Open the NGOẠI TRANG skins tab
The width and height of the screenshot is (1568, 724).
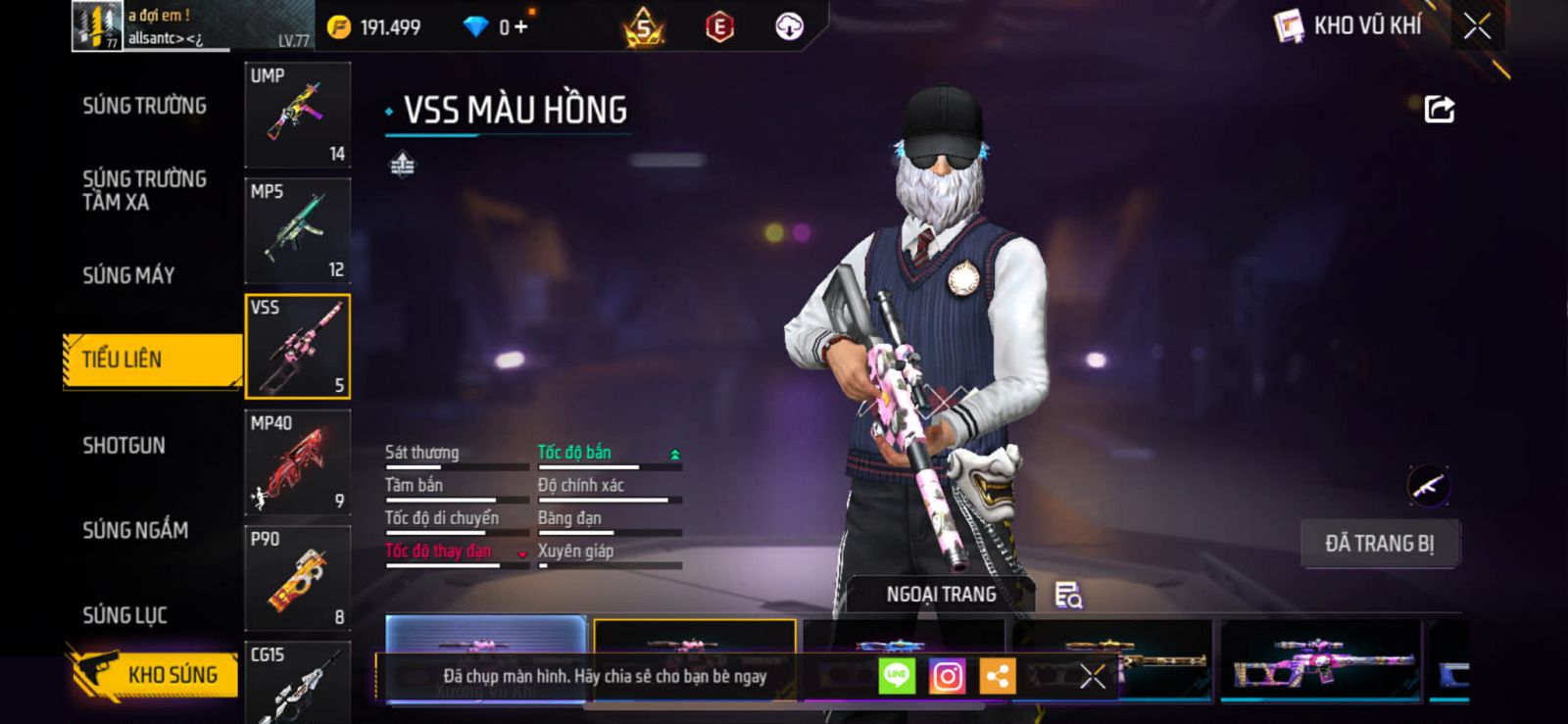[940, 595]
